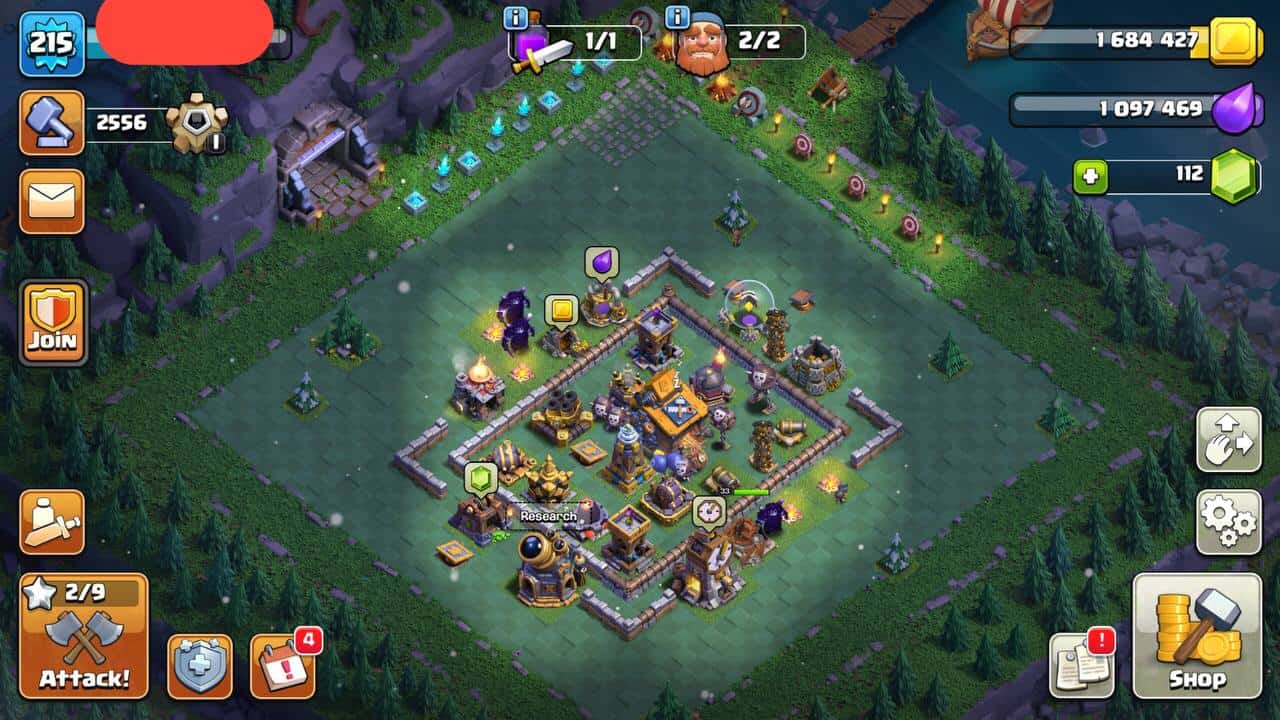
Task: Open the hammer trophy league icon
Action: (x=51, y=122)
